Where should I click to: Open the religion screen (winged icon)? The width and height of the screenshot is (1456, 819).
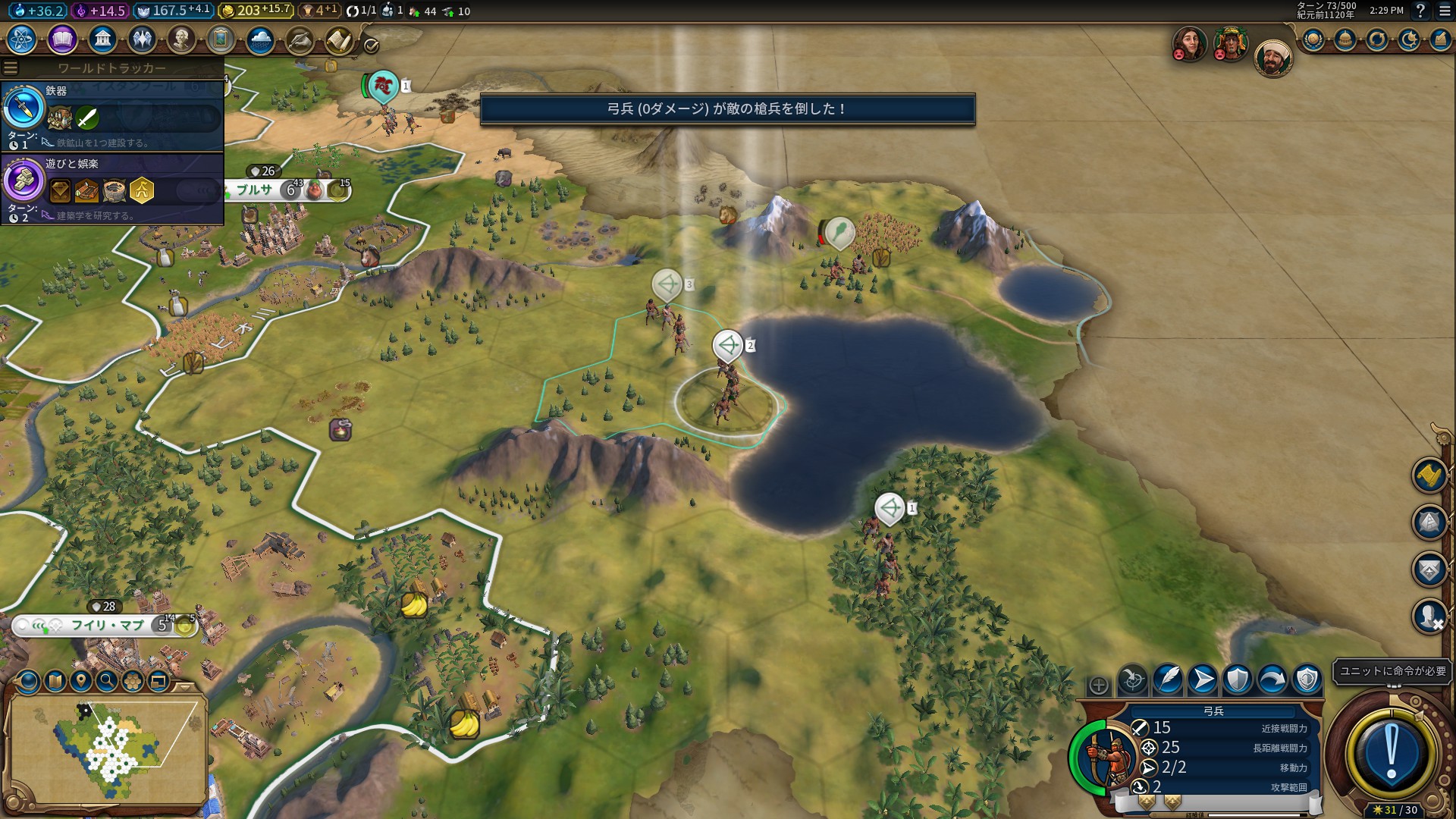[x=142, y=39]
